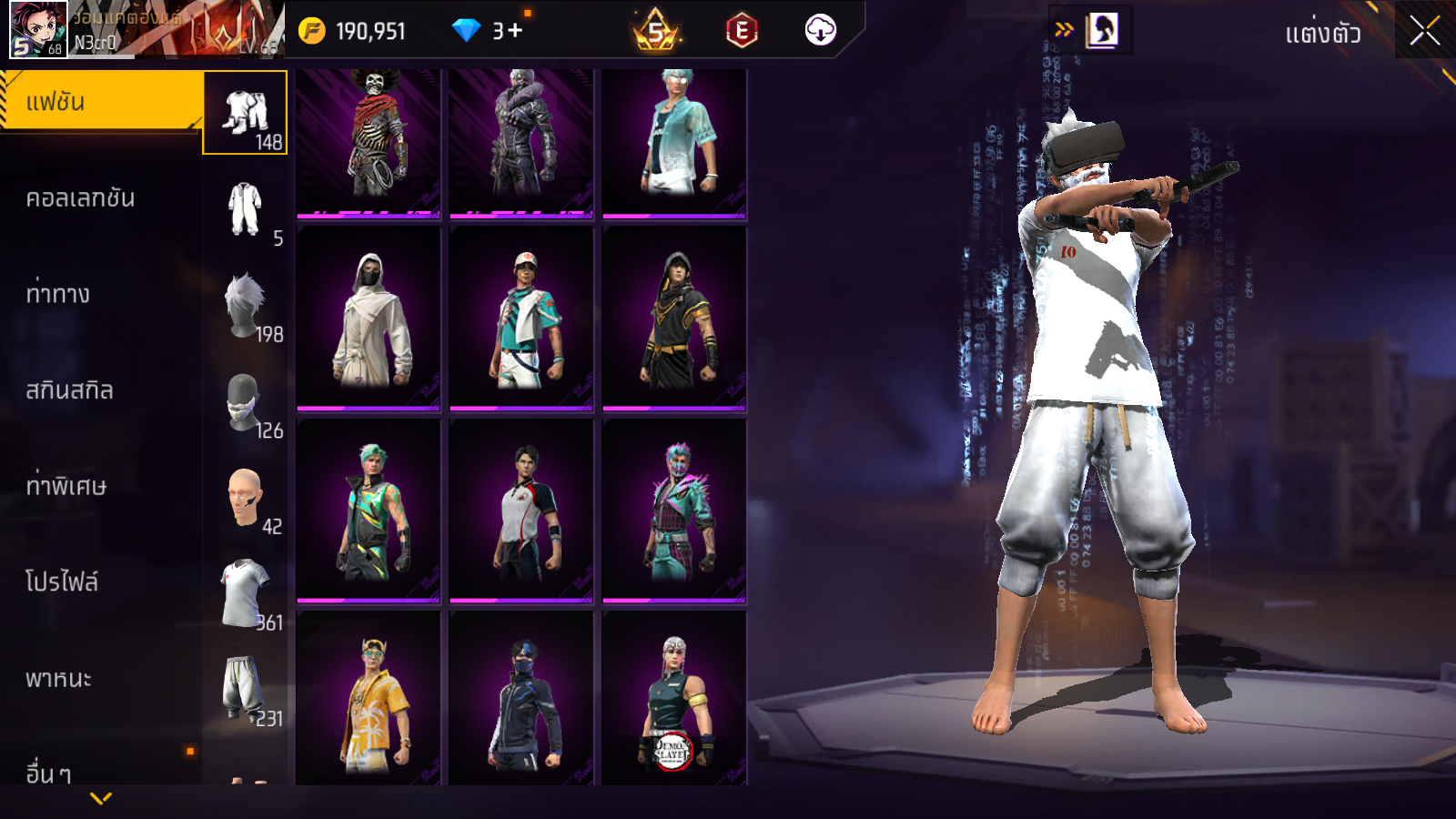Open the head accessory subcategory with 42
1456x819 pixels.
click(245, 499)
